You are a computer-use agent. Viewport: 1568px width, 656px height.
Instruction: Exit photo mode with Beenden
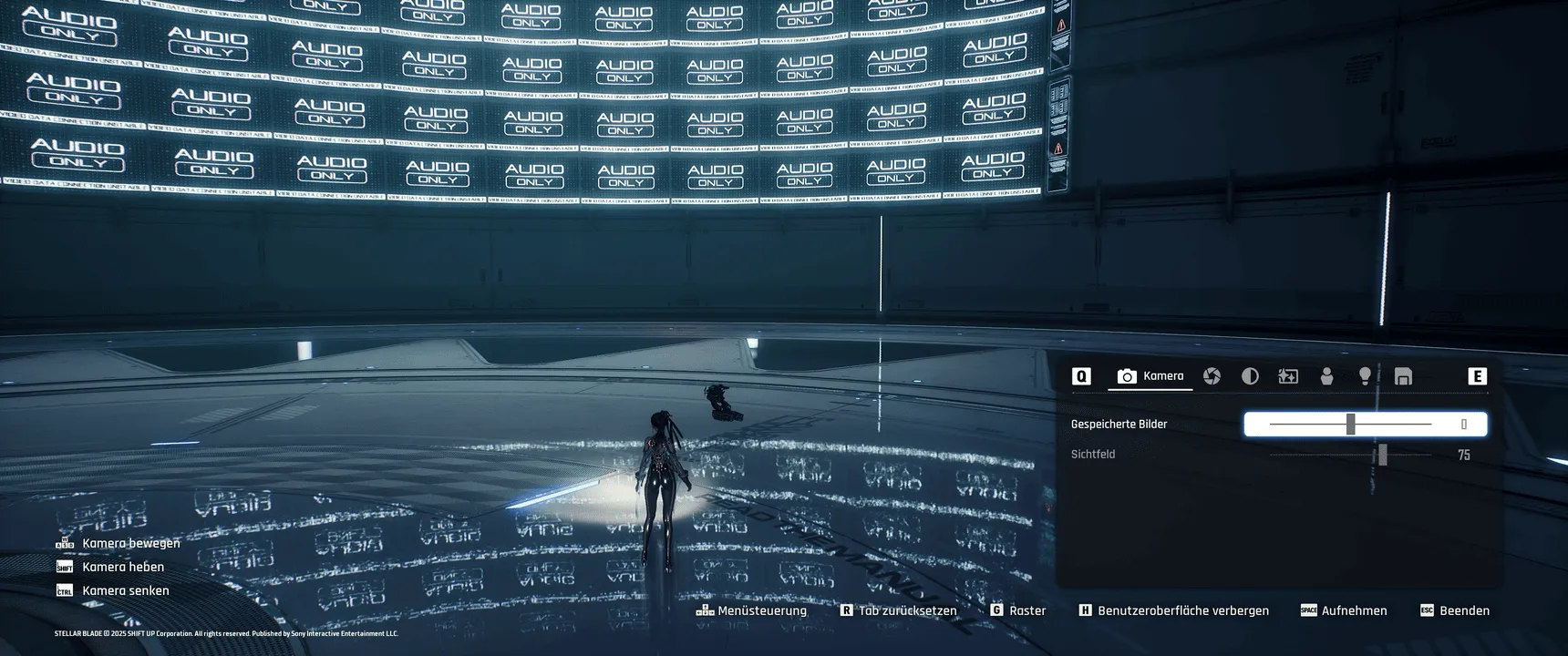(x=1455, y=610)
